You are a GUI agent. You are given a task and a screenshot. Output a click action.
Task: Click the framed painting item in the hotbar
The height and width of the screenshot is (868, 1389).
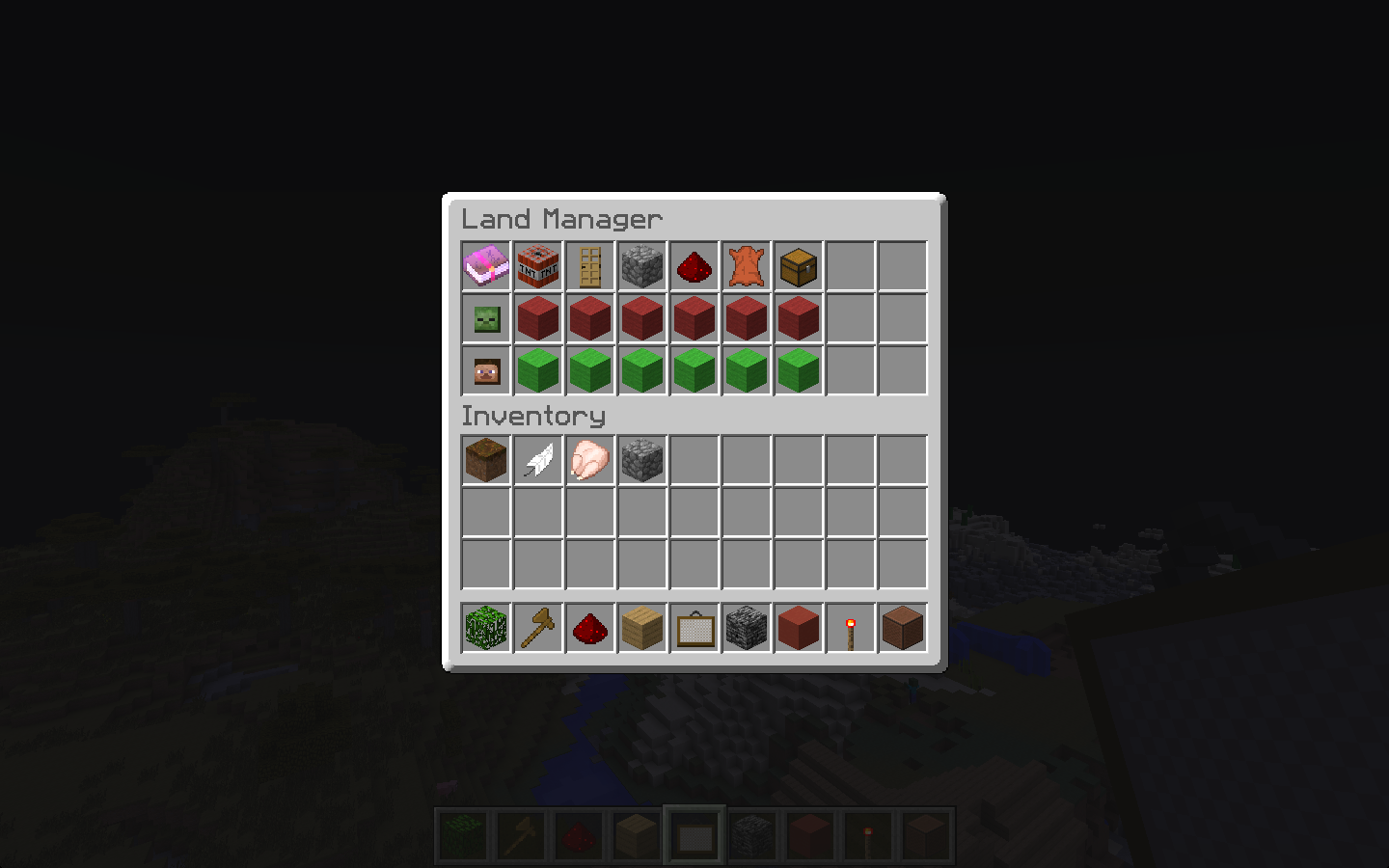pyautogui.click(x=694, y=628)
